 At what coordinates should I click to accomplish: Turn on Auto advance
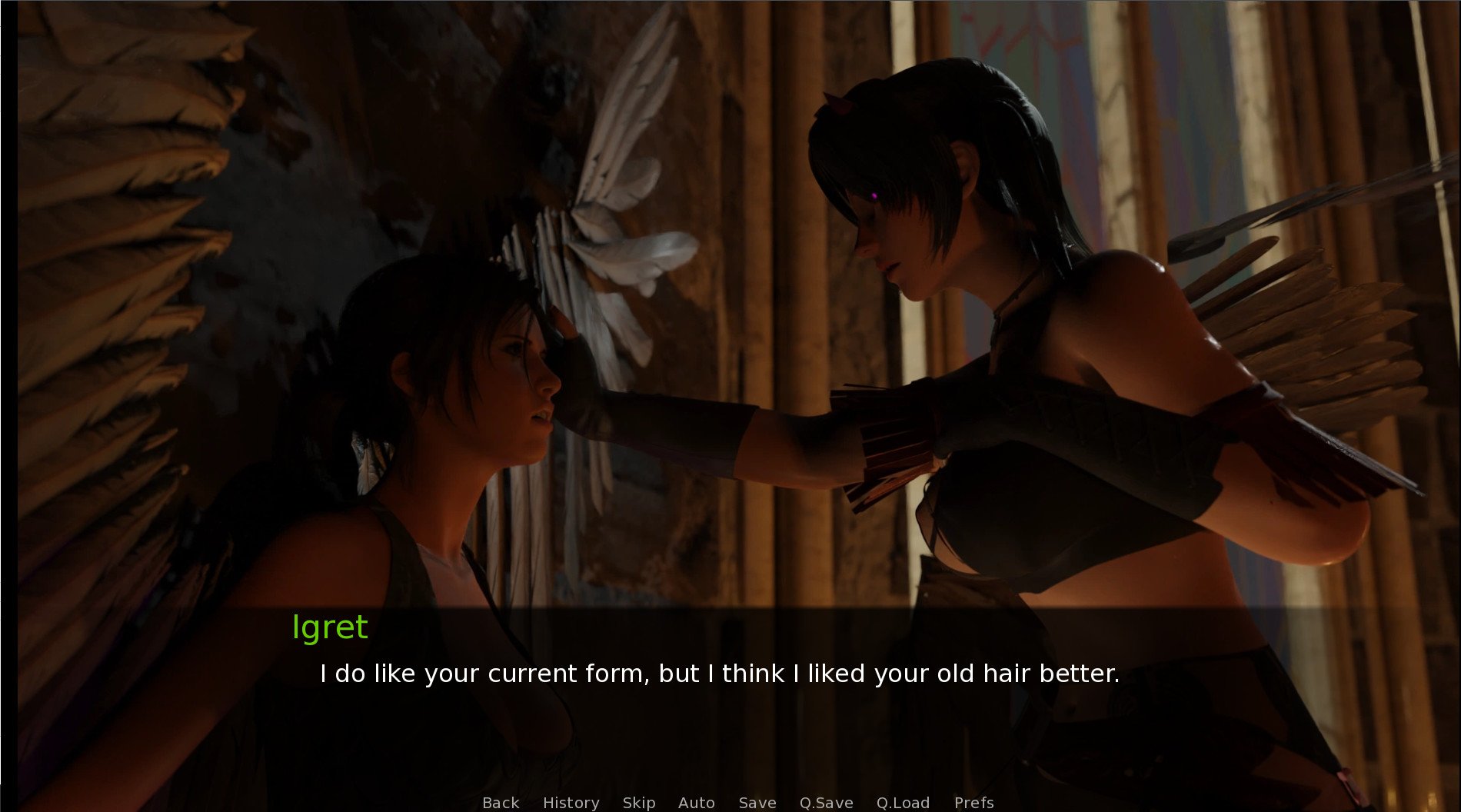coord(696,803)
